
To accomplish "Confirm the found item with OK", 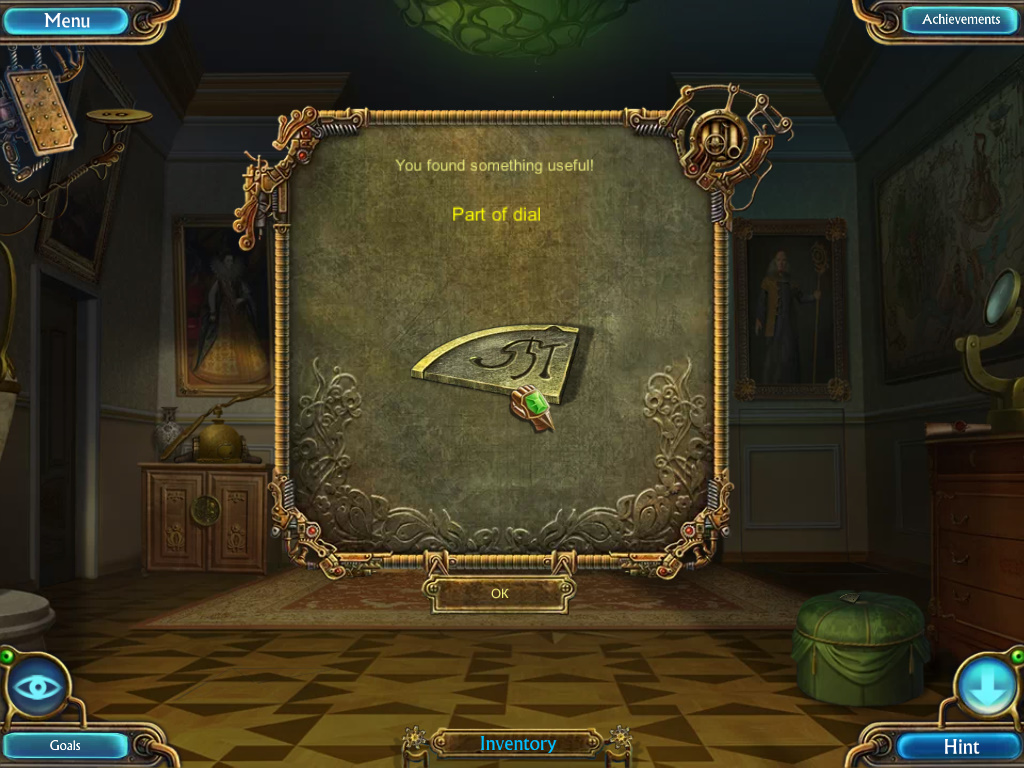I will point(500,593).
